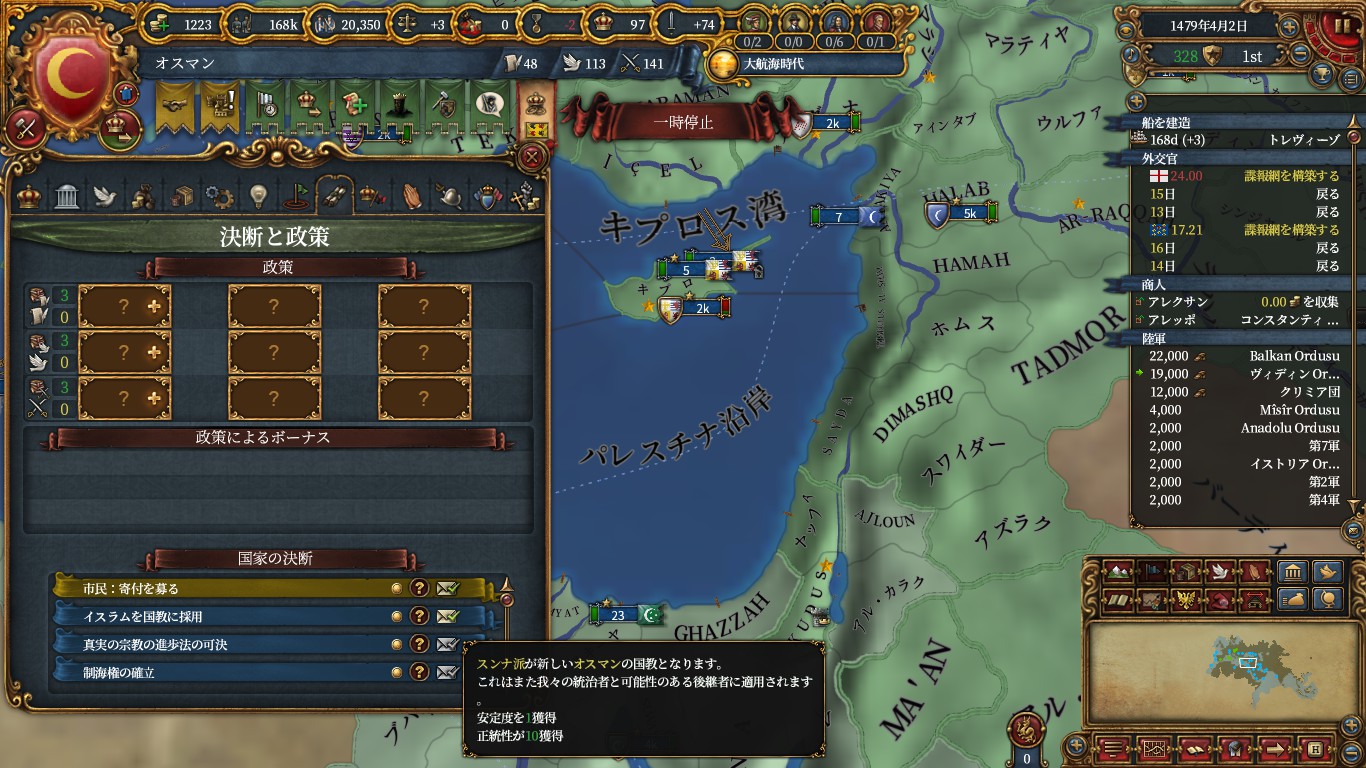The width and height of the screenshot is (1366, 768).
Task: Increase game speed with plus button
Action: tap(1290, 27)
